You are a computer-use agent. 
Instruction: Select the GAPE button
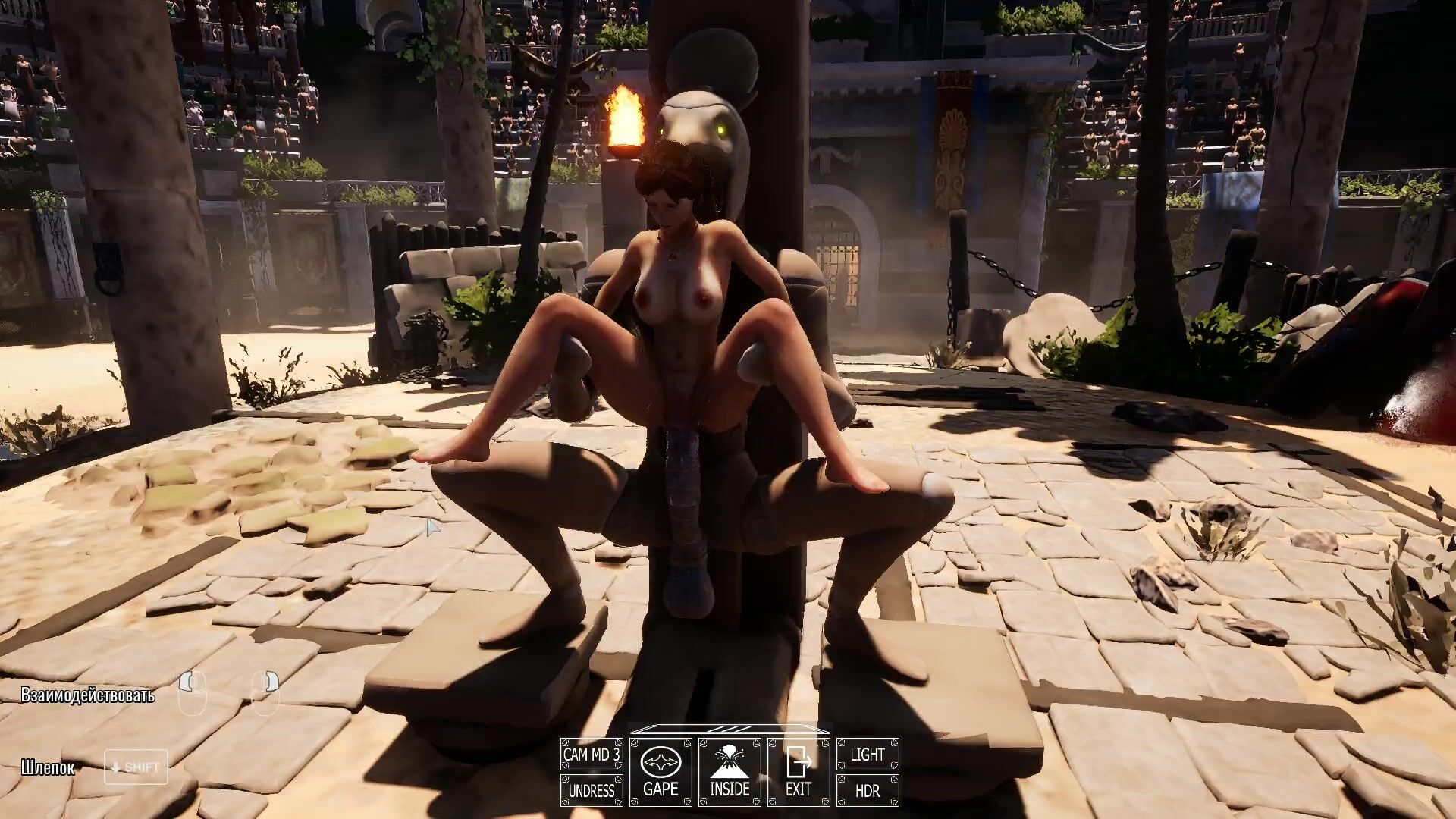(x=660, y=772)
